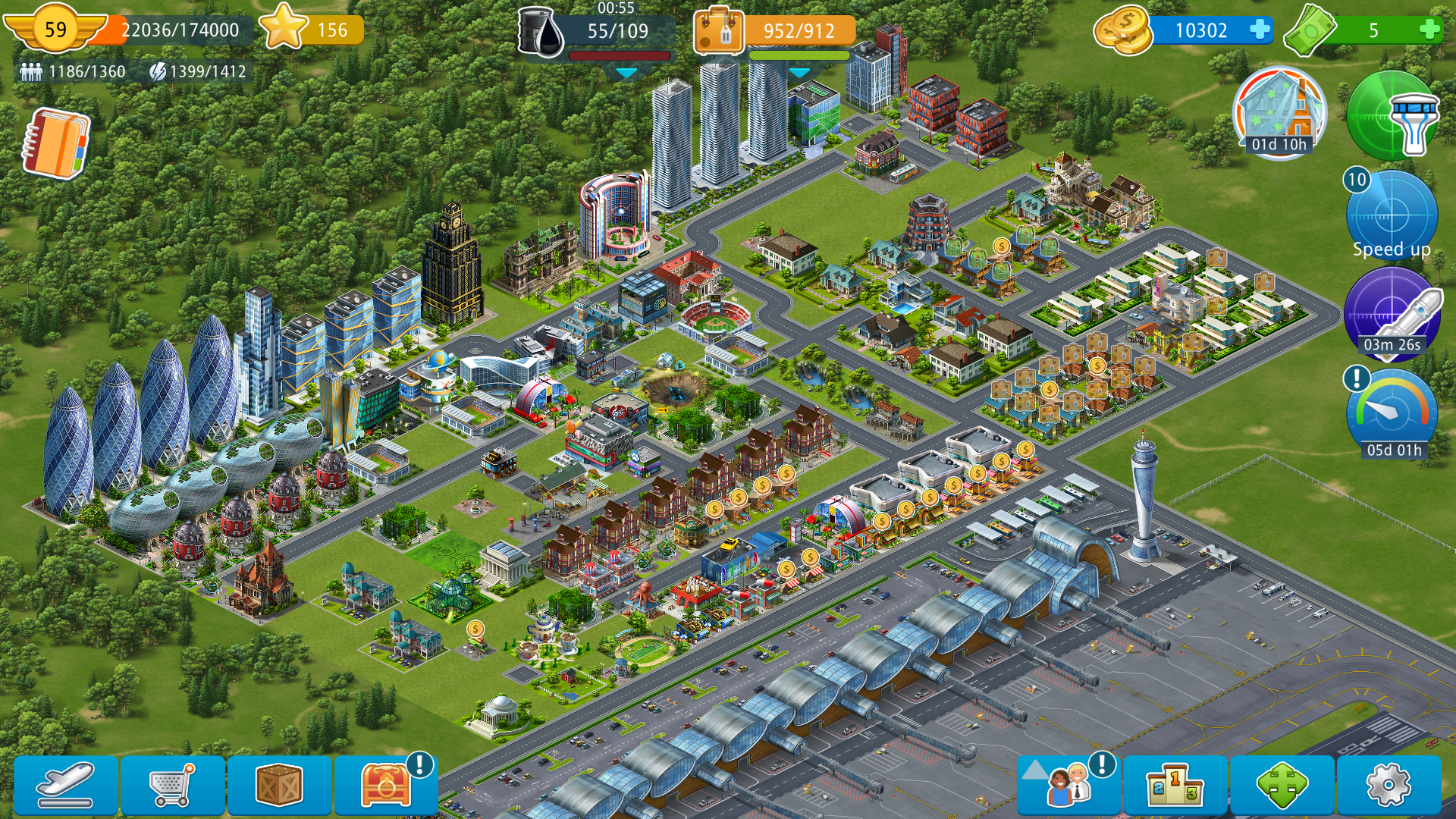Open the wooden crate warehouse

[280, 785]
